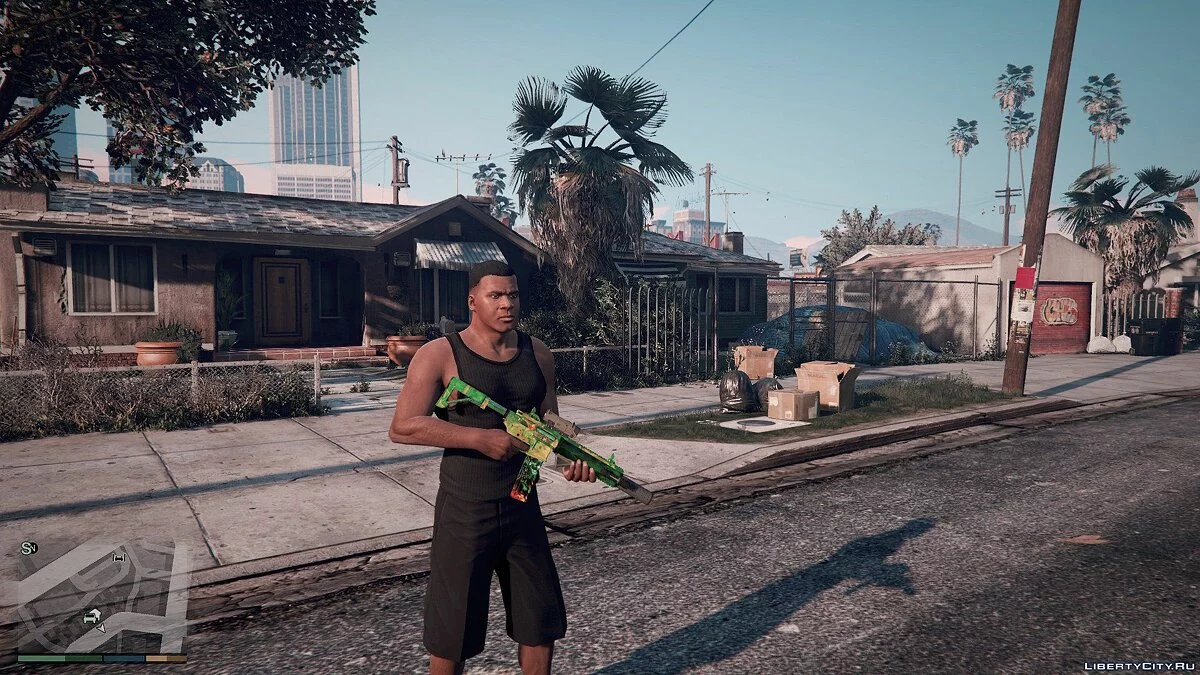Viewport: 1200px width, 675px height.
Task: Select the car blip on the minimap
Action: tap(91, 617)
